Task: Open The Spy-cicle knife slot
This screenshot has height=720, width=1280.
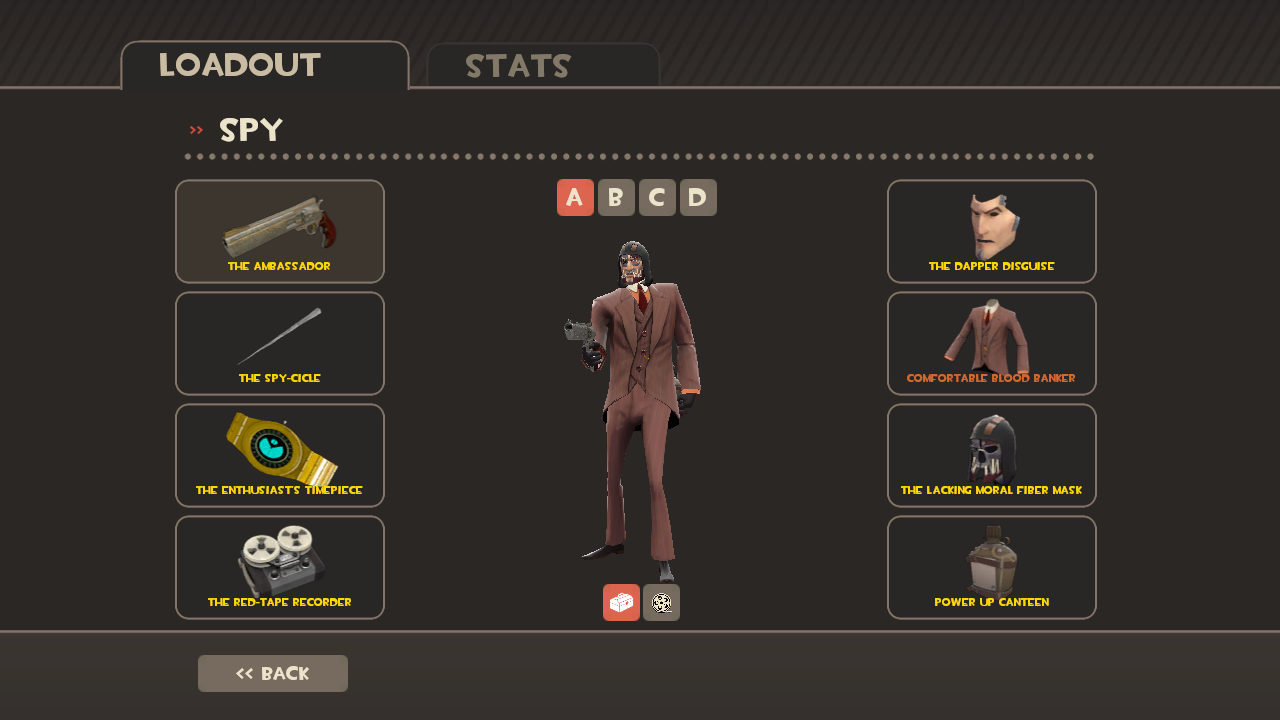Action: pos(280,343)
